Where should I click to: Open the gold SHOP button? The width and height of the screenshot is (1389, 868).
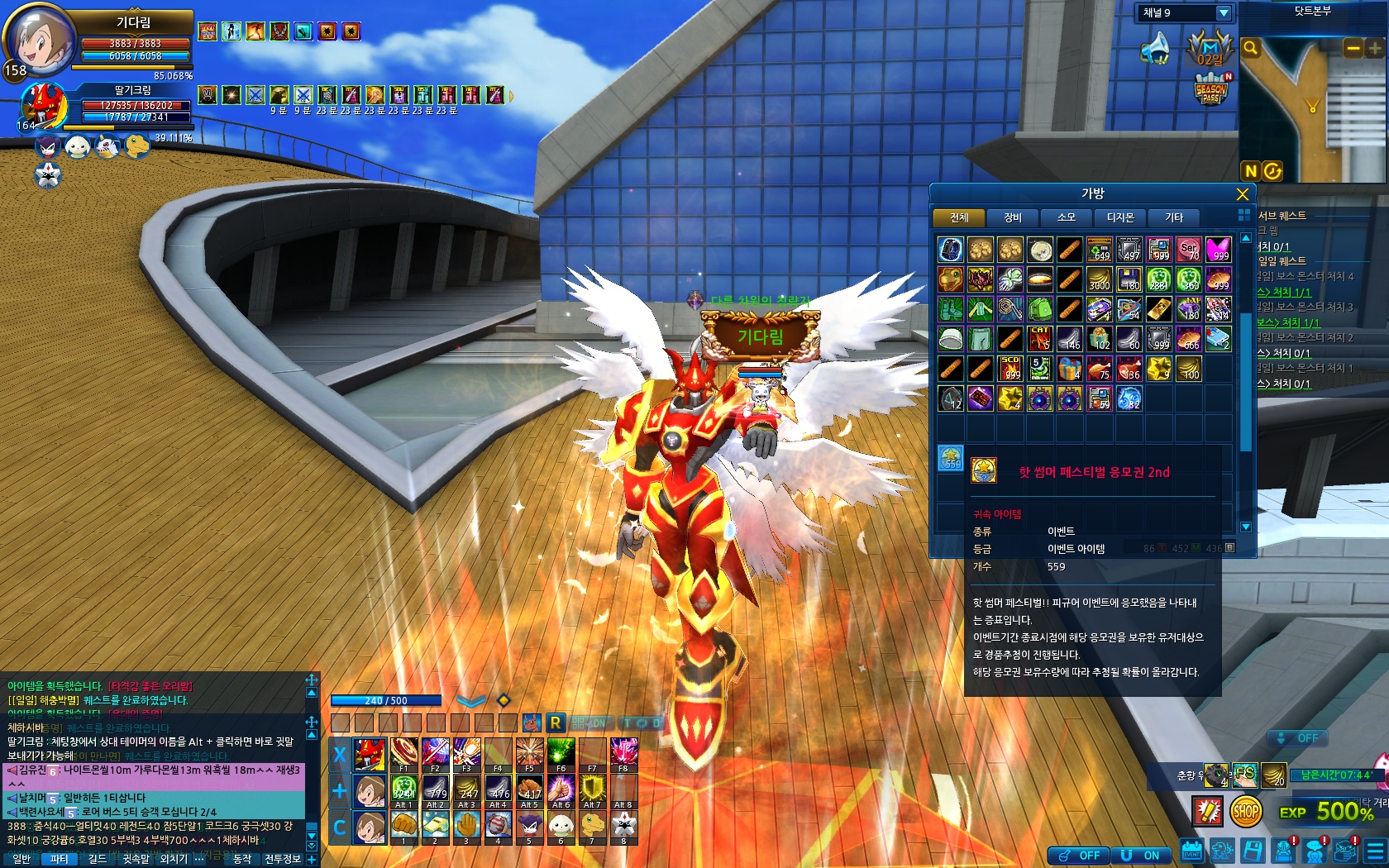click(1246, 811)
